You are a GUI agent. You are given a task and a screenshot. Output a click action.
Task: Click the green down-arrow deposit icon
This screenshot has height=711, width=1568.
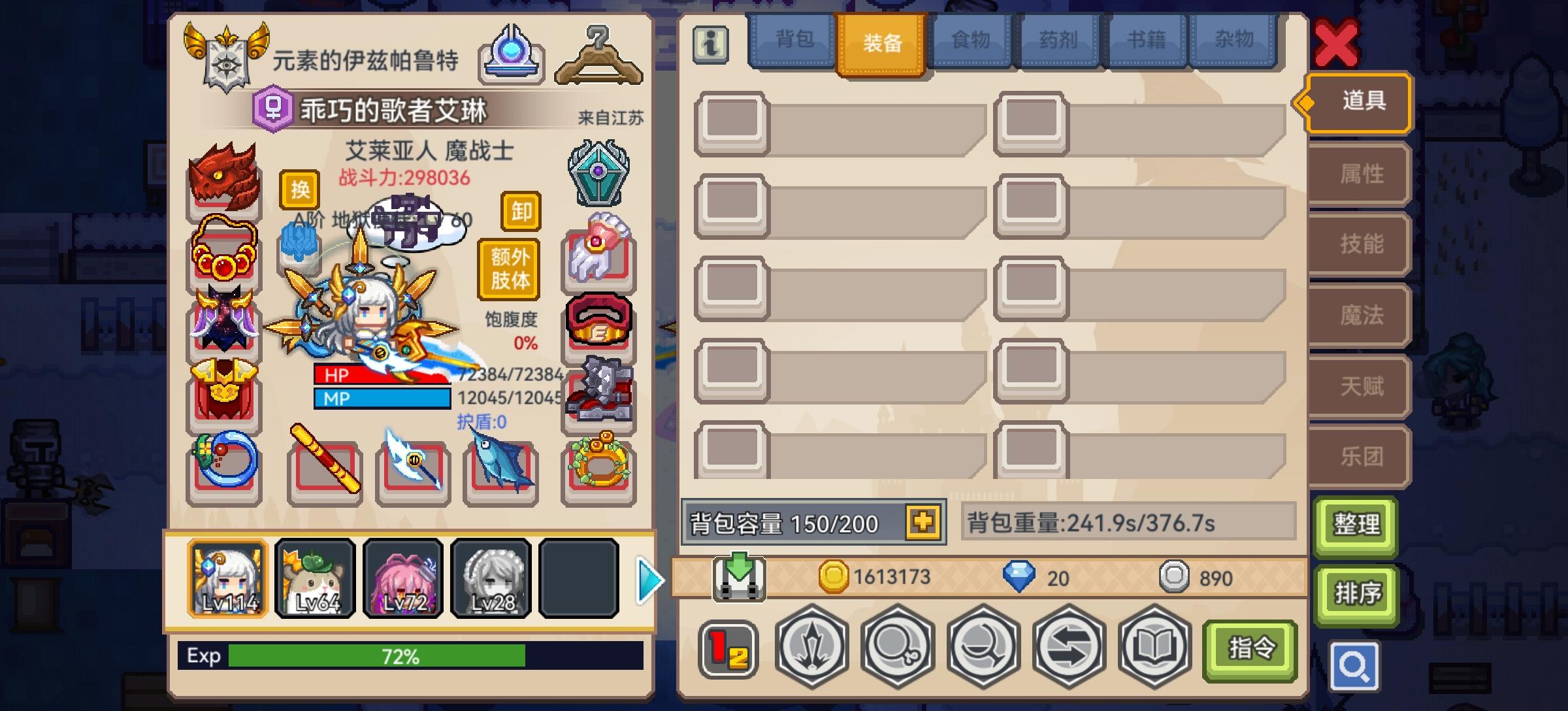point(738,575)
